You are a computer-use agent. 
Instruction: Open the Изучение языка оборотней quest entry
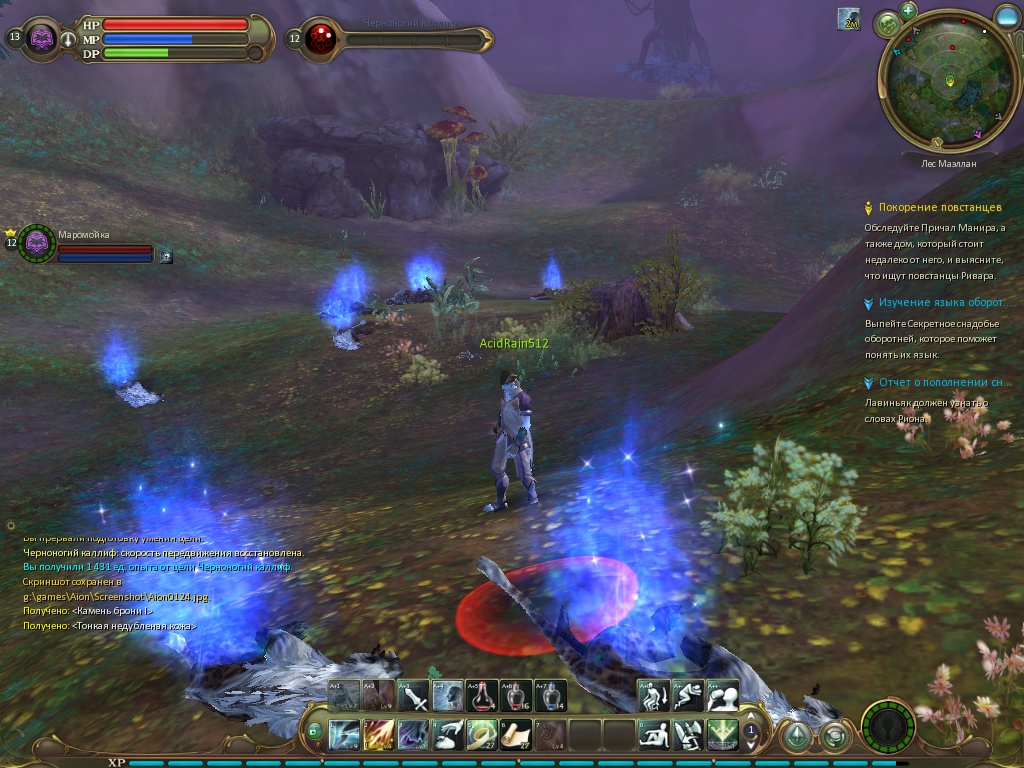939,302
